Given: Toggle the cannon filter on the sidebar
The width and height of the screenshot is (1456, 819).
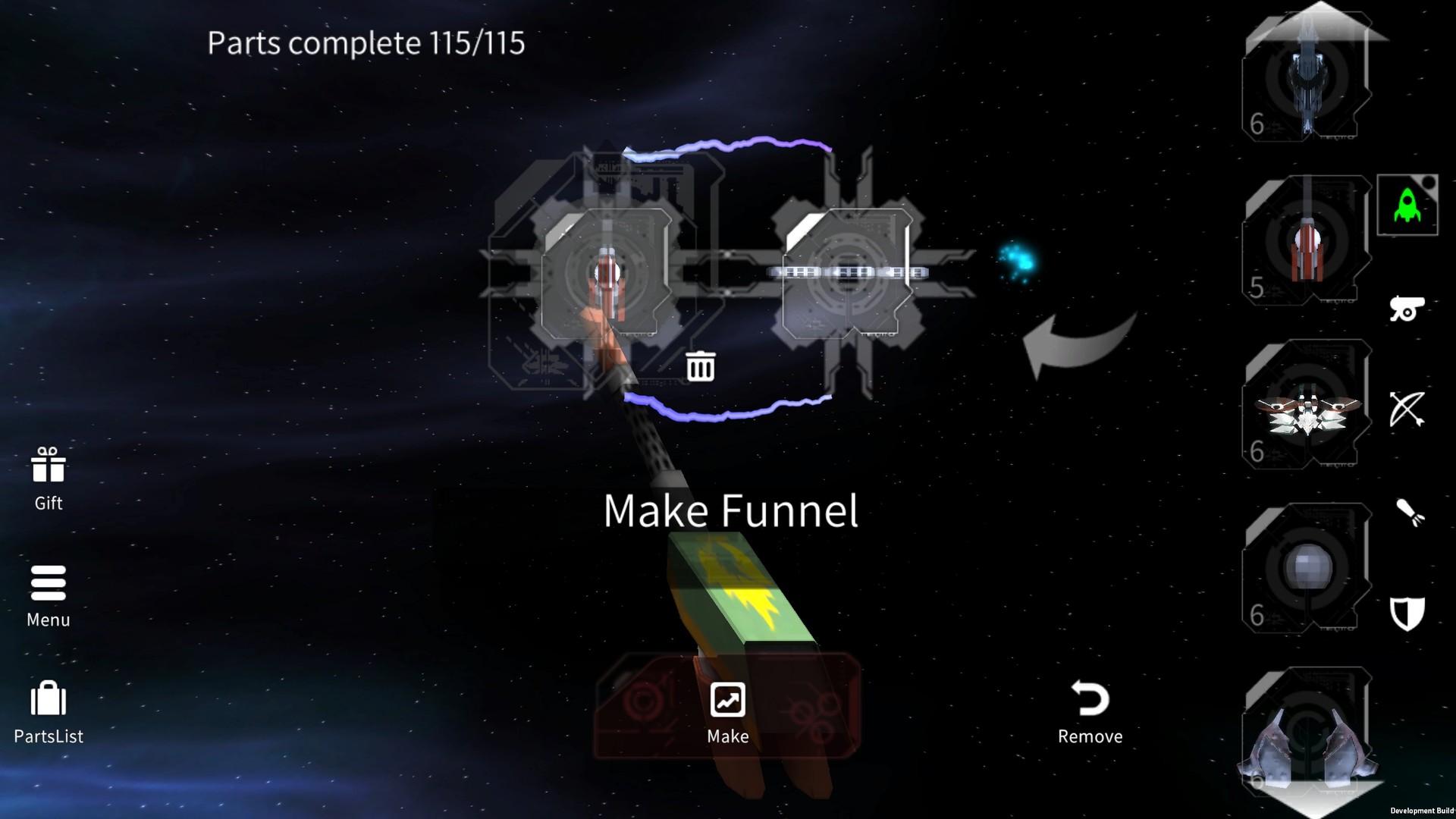Looking at the screenshot, I should pos(1409,309).
